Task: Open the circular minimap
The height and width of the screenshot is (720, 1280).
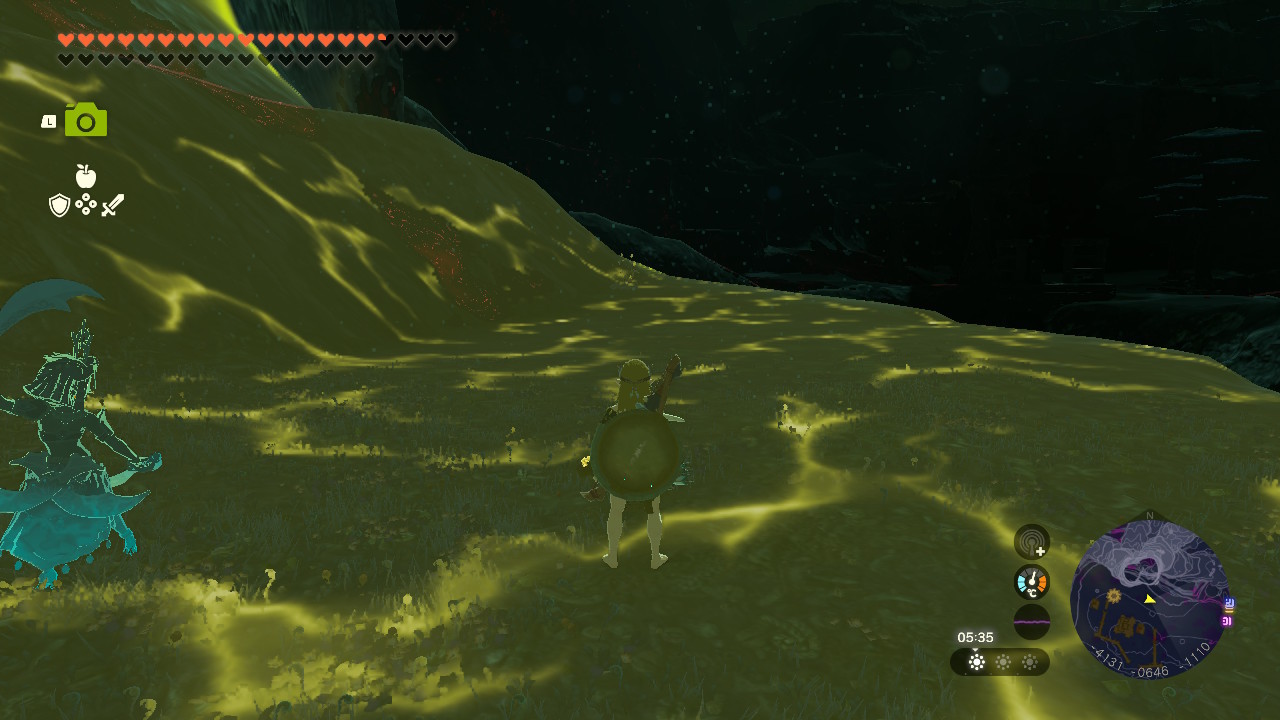Action: 1149,598
